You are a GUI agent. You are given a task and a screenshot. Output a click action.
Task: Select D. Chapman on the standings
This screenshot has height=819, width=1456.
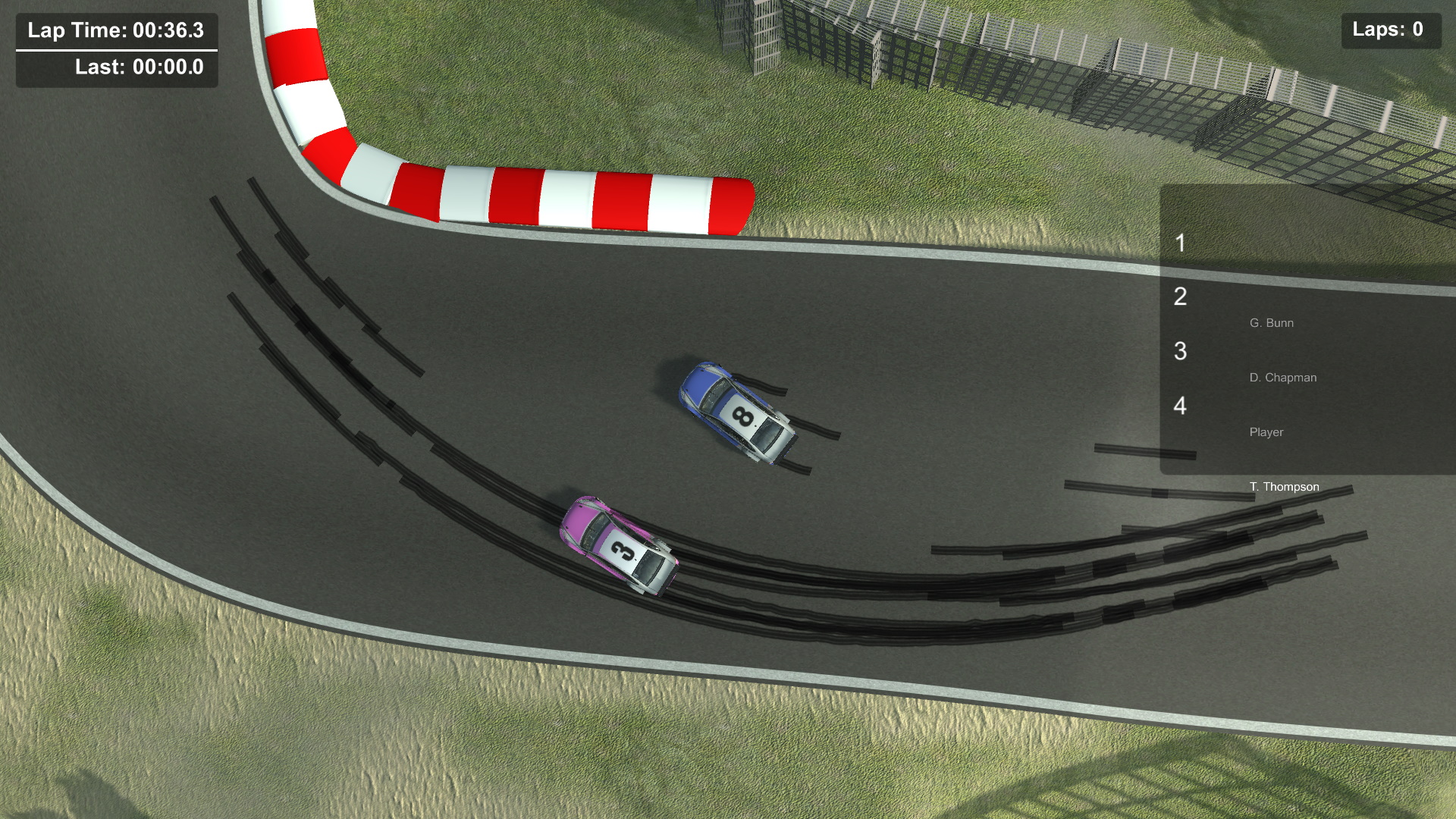pyautogui.click(x=1283, y=377)
